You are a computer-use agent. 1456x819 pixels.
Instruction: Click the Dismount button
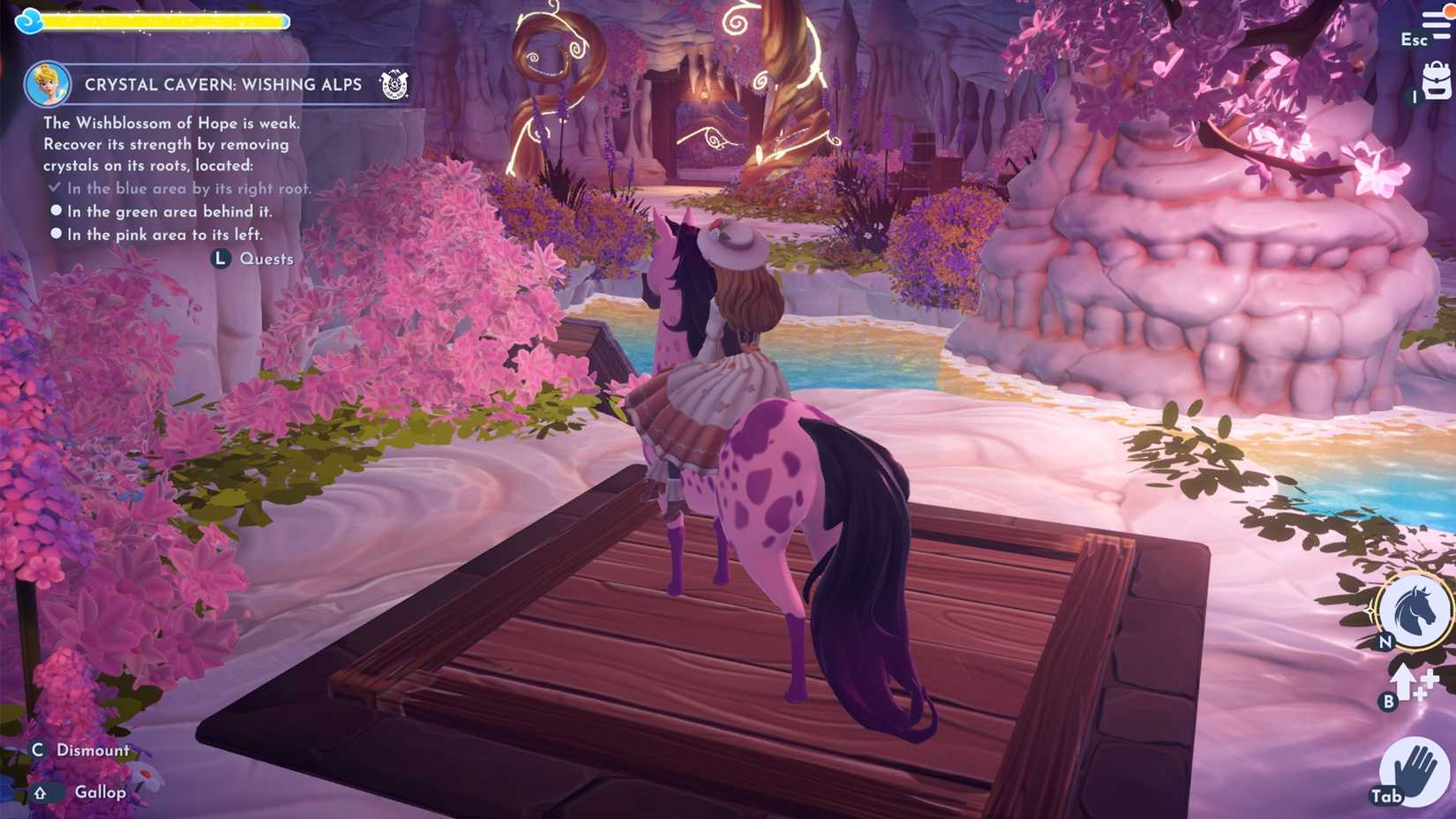click(93, 748)
